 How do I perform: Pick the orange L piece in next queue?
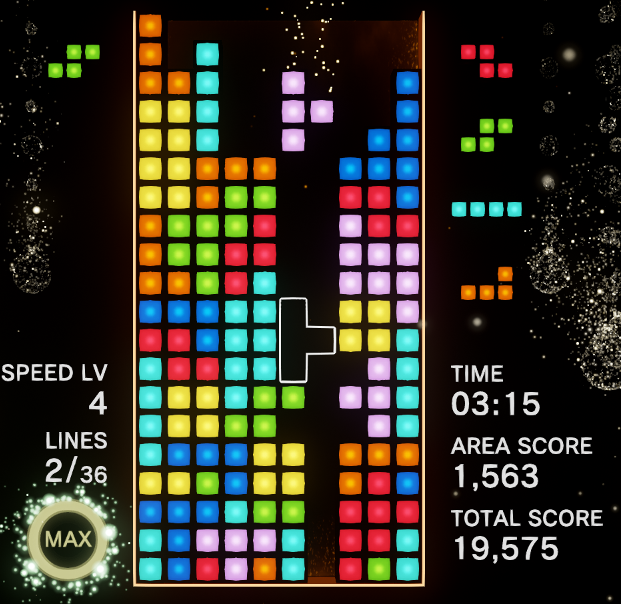pyautogui.click(x=488, y=285)
